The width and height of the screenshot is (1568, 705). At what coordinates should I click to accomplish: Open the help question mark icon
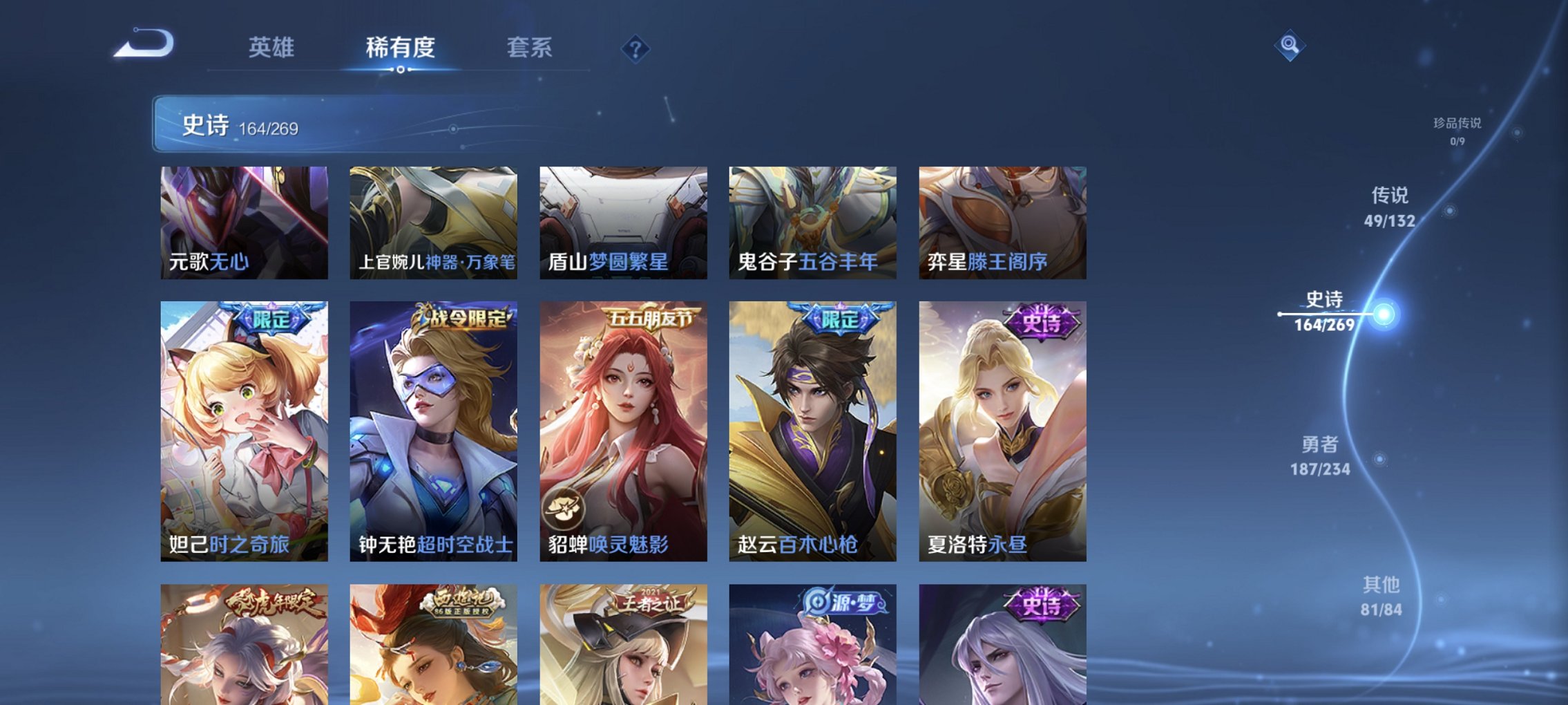(x=637, y=49)
